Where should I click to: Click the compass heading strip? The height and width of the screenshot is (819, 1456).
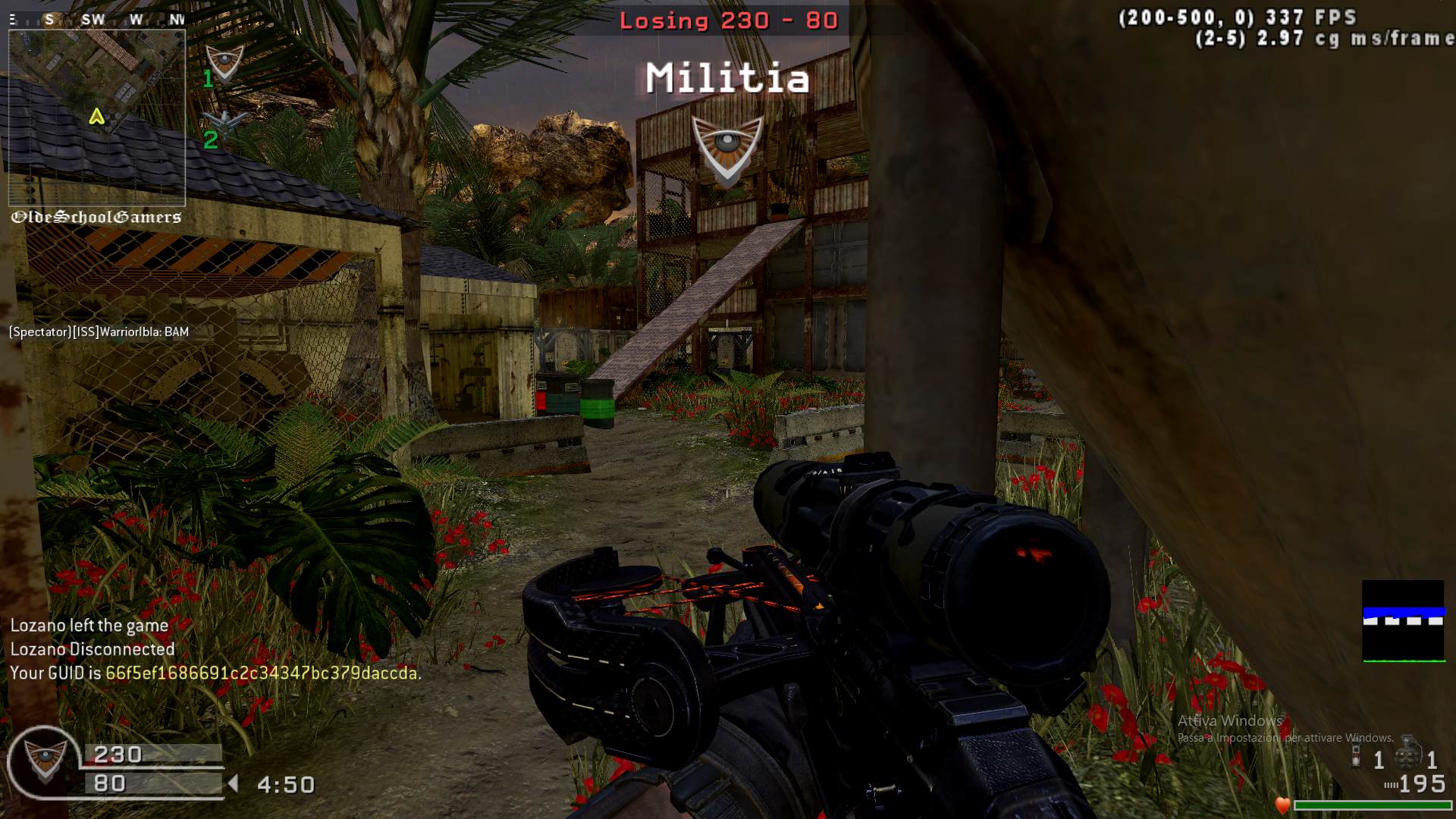(x=97, y=20)
